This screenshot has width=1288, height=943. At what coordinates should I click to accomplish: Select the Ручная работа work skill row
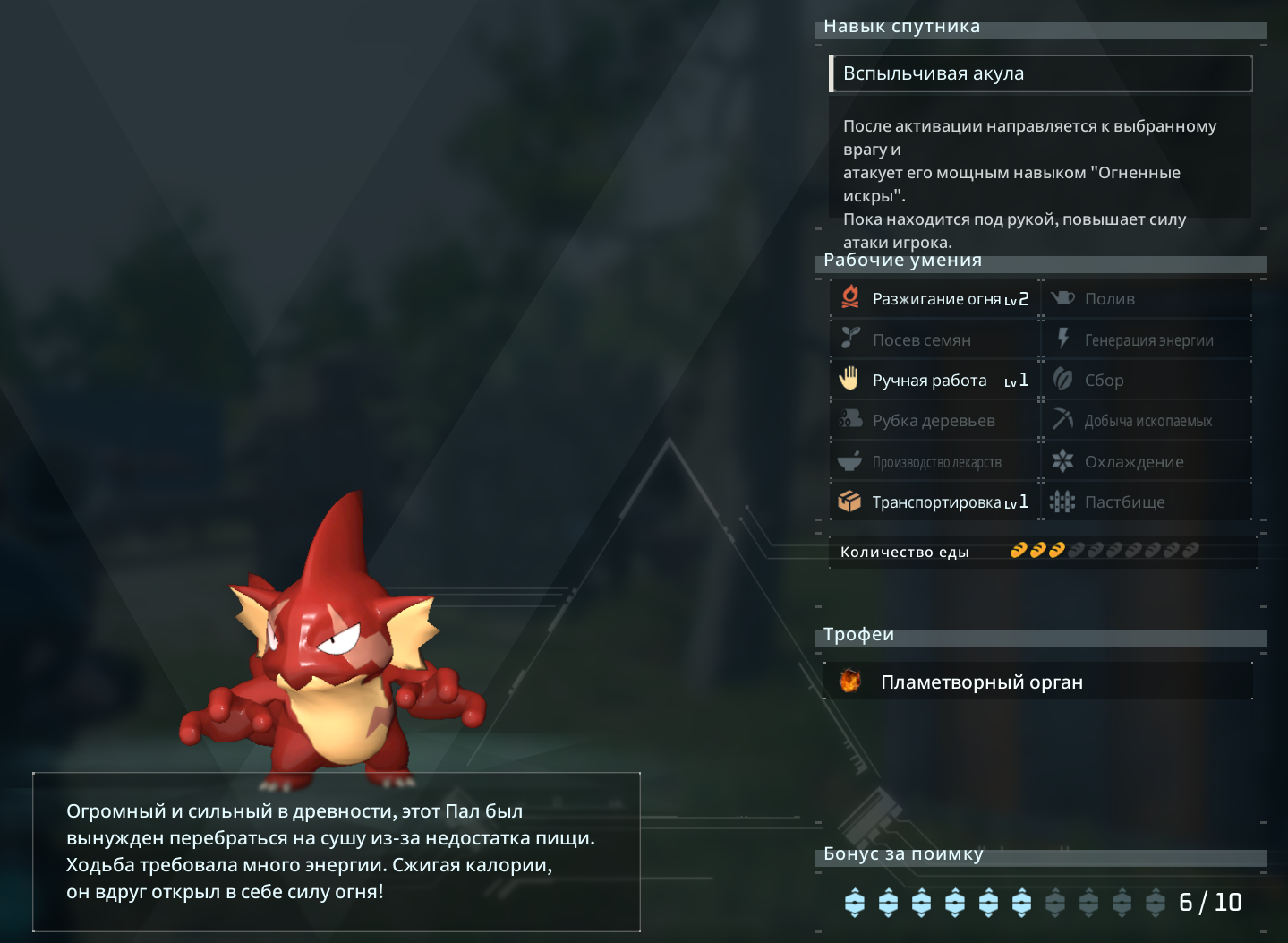(x=935, y=381)
